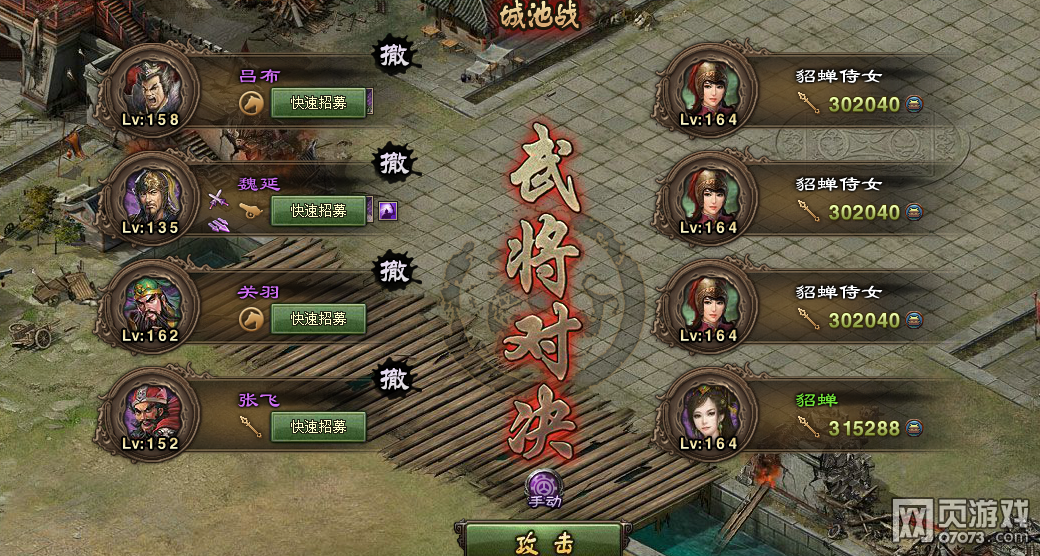Withdraw 魏延 with the 撤 button
The width and height of the screenshot is (1040, 556).
tap(395, 162)
